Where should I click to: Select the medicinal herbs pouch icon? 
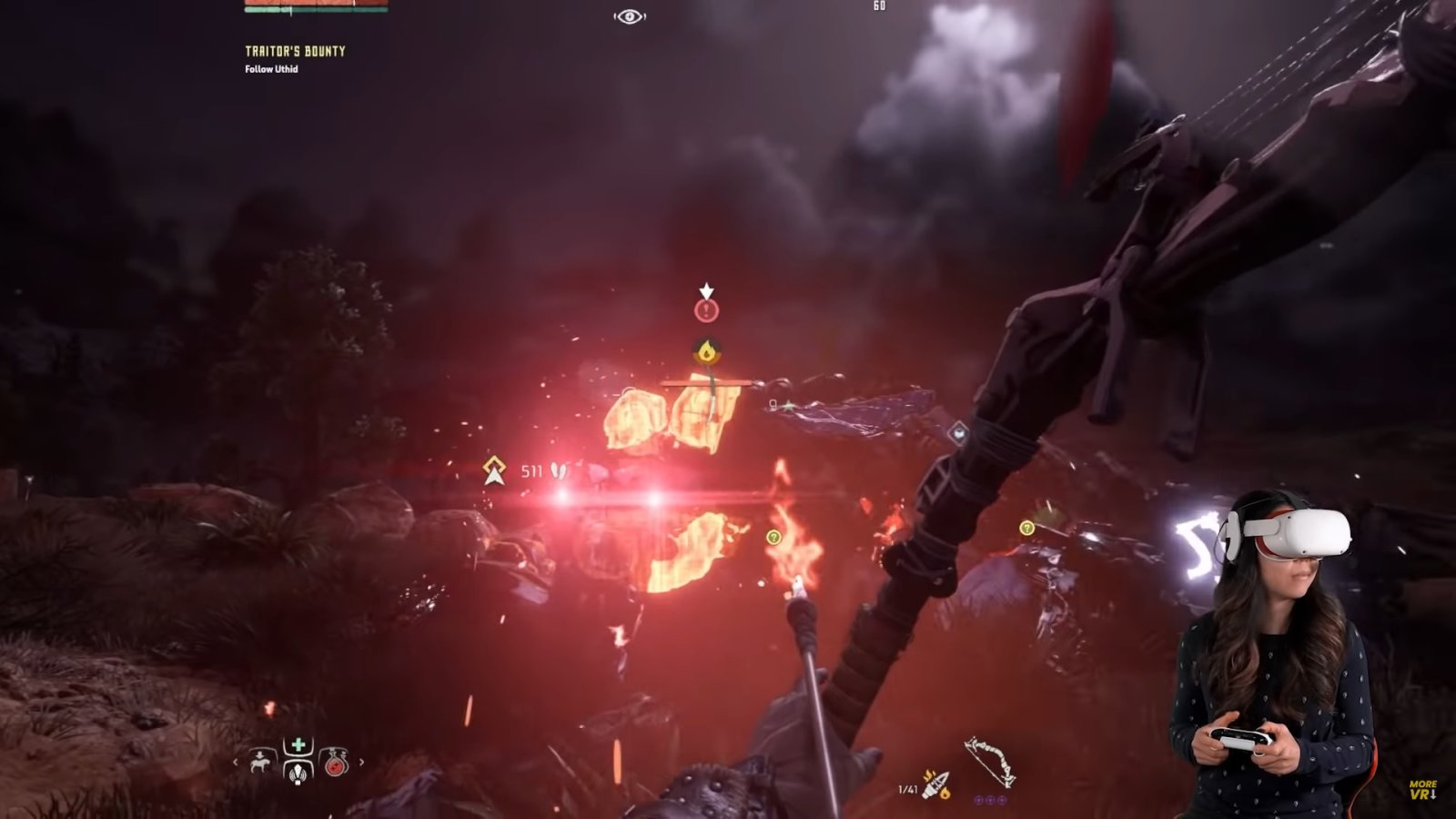[298, 775]
